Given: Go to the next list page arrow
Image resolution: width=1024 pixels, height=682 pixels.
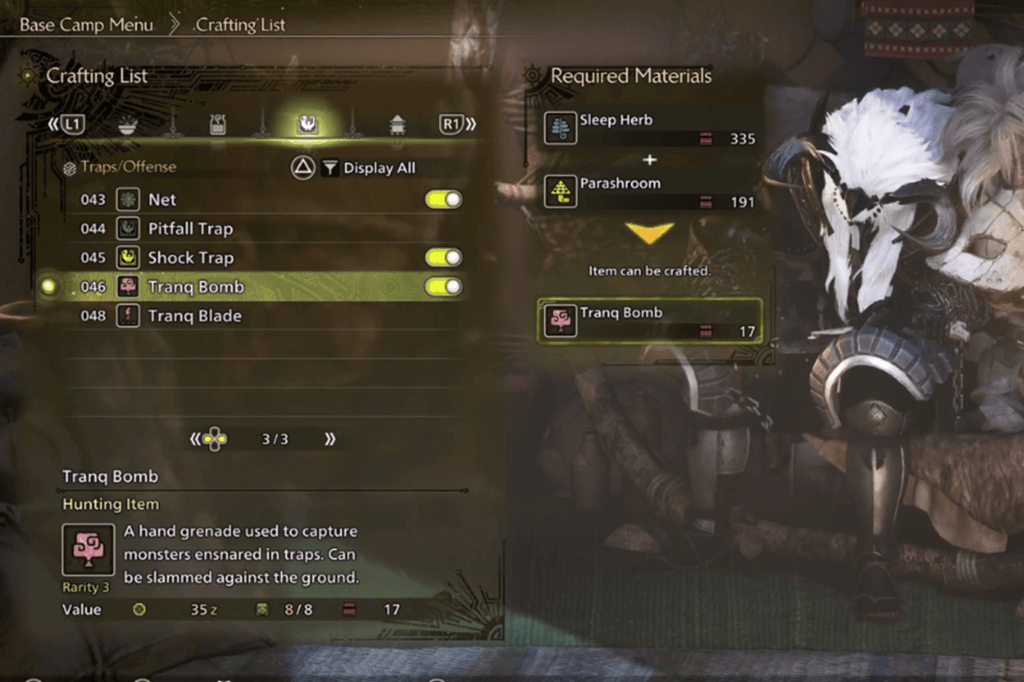Looking at the screenshot, I should tap(329, 439).
